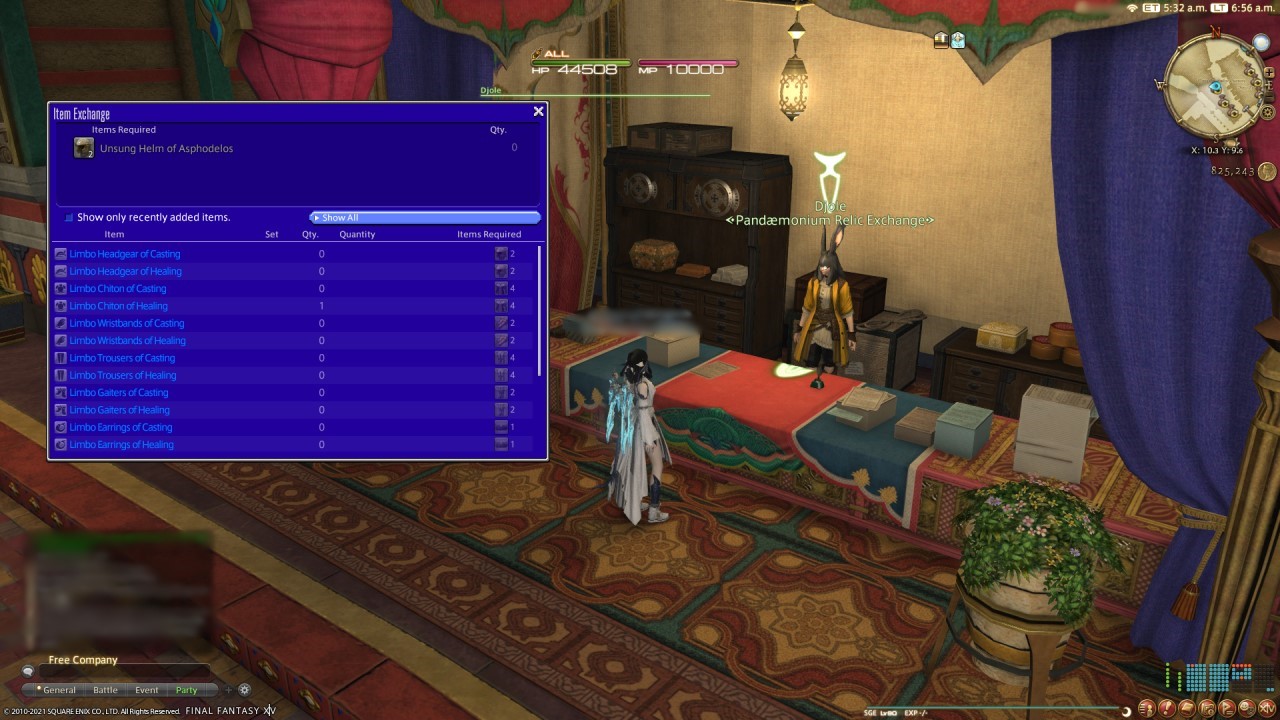This screenshot has width=1280, height=720.
Task: Click the Limbo Chiton of Healing item icon
Action: [x=60, y=306]
